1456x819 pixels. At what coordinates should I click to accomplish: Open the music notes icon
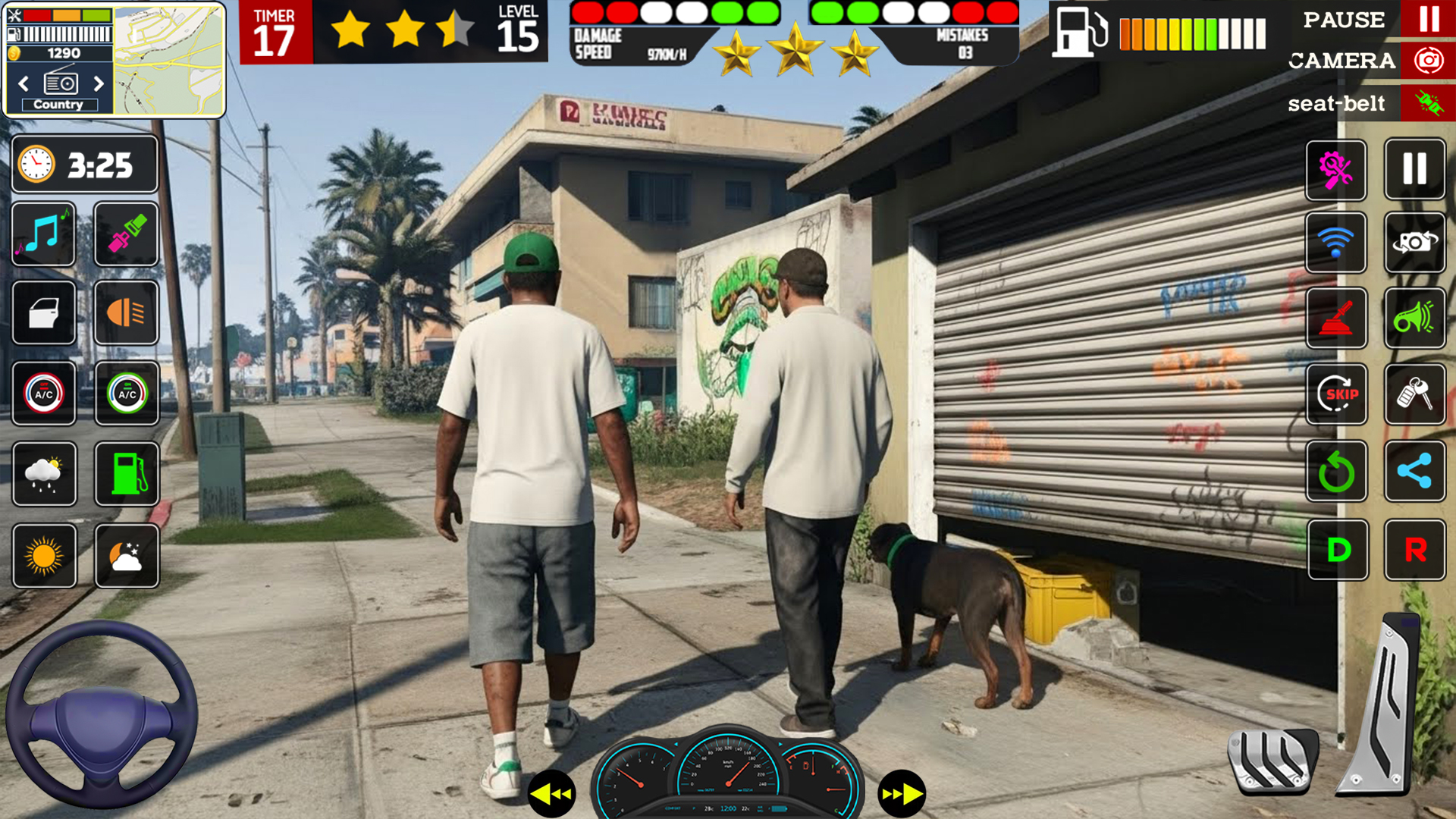(43, 236)
